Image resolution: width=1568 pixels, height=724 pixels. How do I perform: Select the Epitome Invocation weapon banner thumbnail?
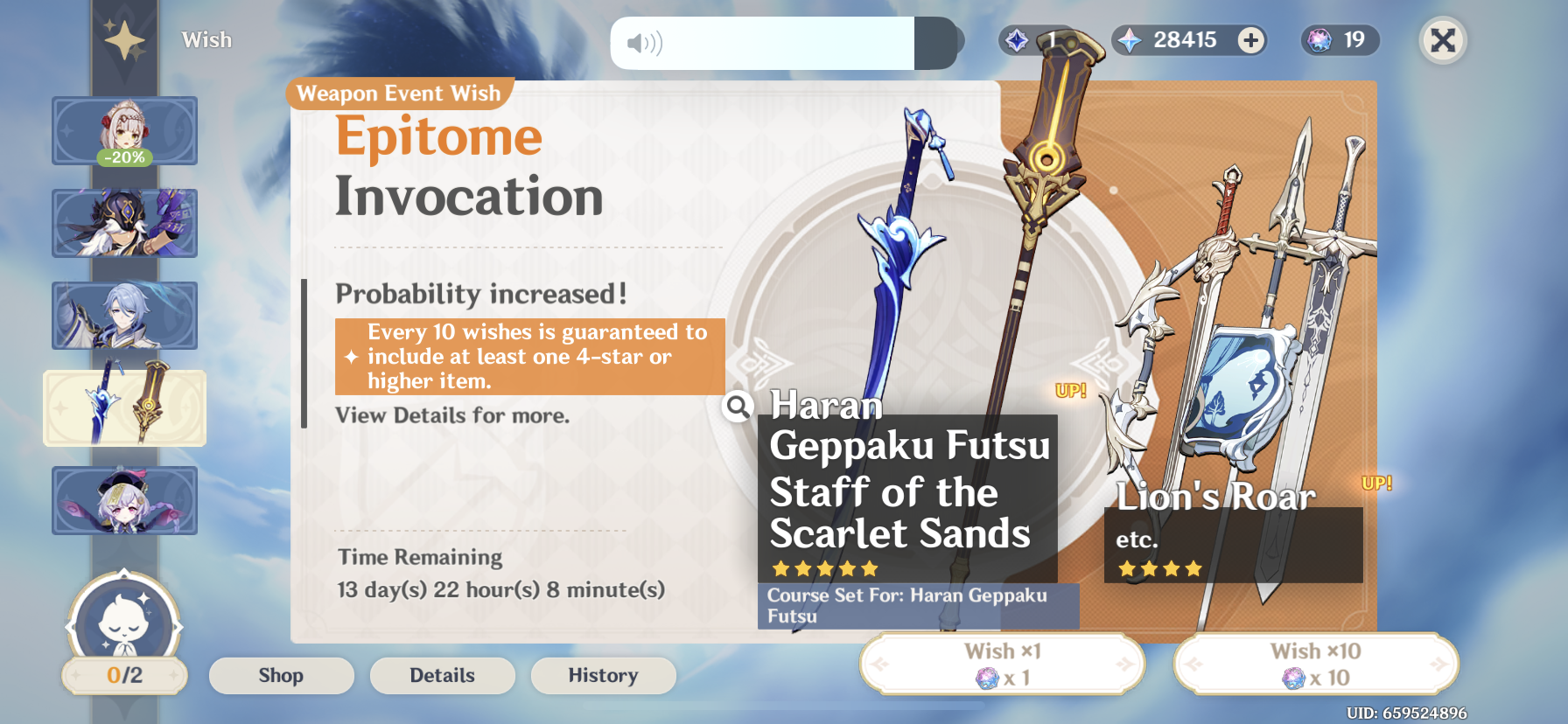124,407
